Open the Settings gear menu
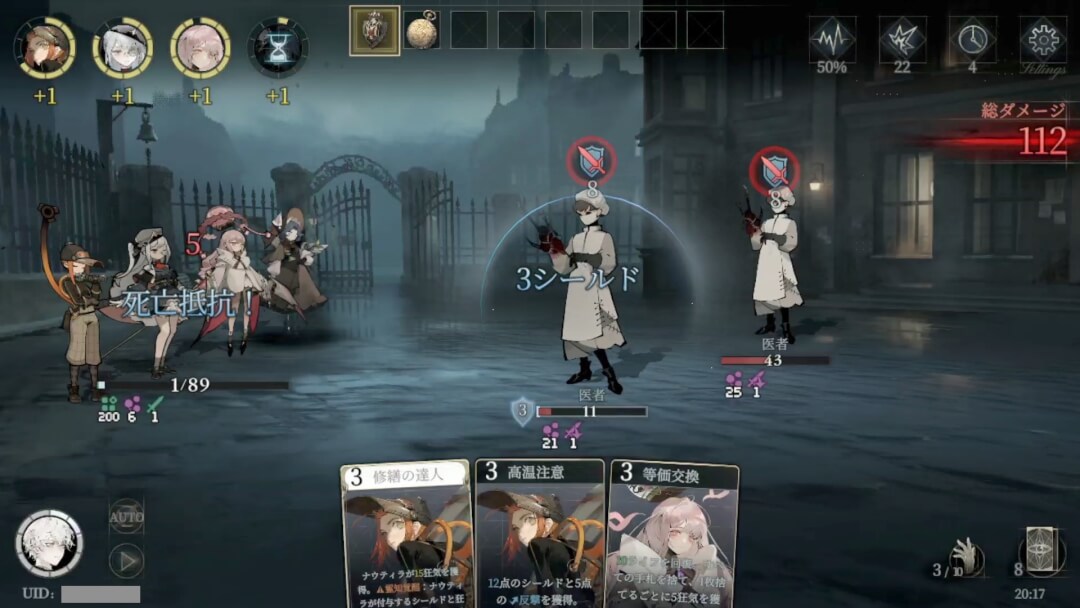The width and height of the screenshot is (1080, 608). (1042, 41)
